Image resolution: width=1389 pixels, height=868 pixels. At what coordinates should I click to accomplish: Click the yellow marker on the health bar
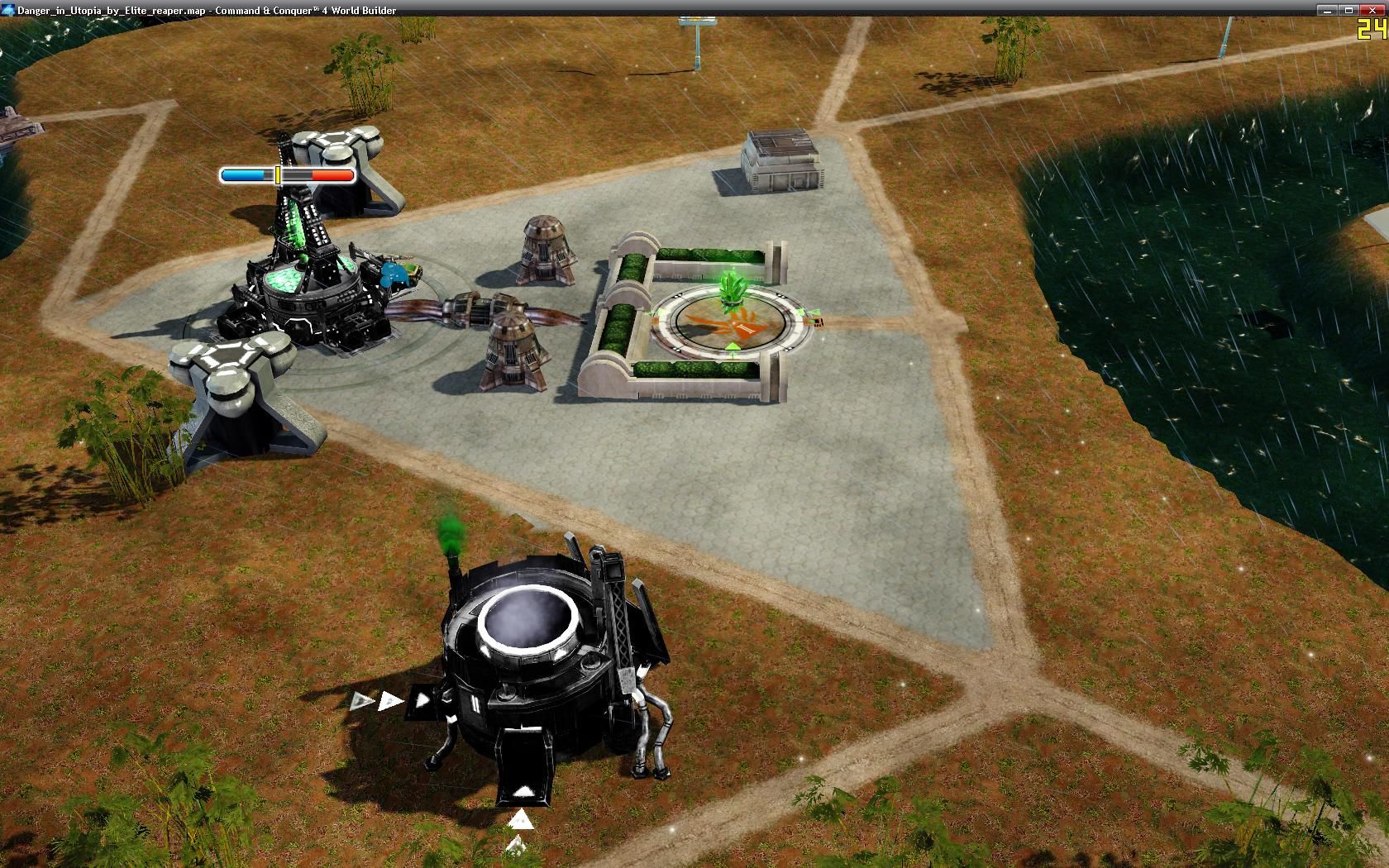click(278, 175)
